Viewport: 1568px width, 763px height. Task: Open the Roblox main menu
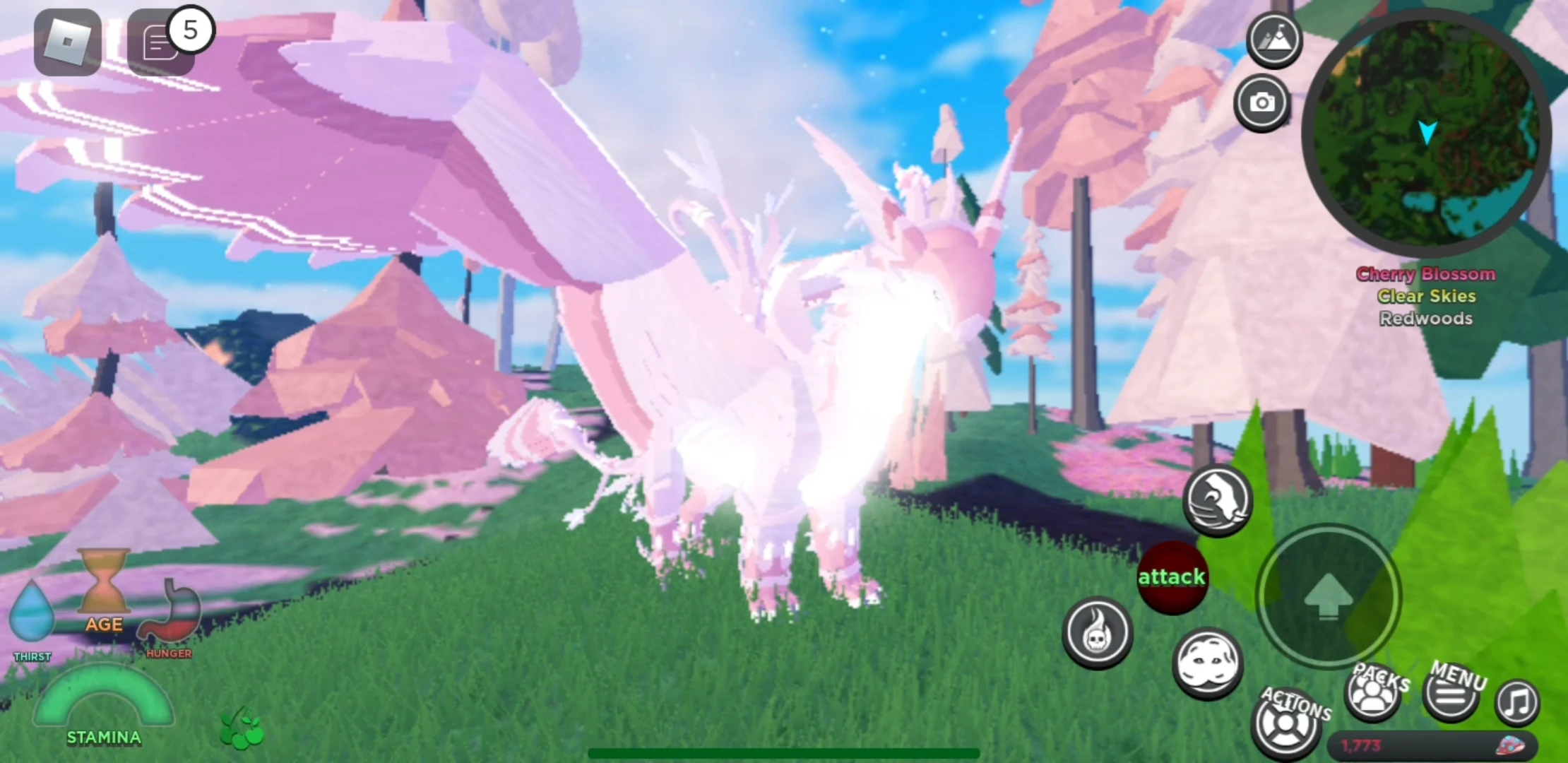tap(66, 42)
